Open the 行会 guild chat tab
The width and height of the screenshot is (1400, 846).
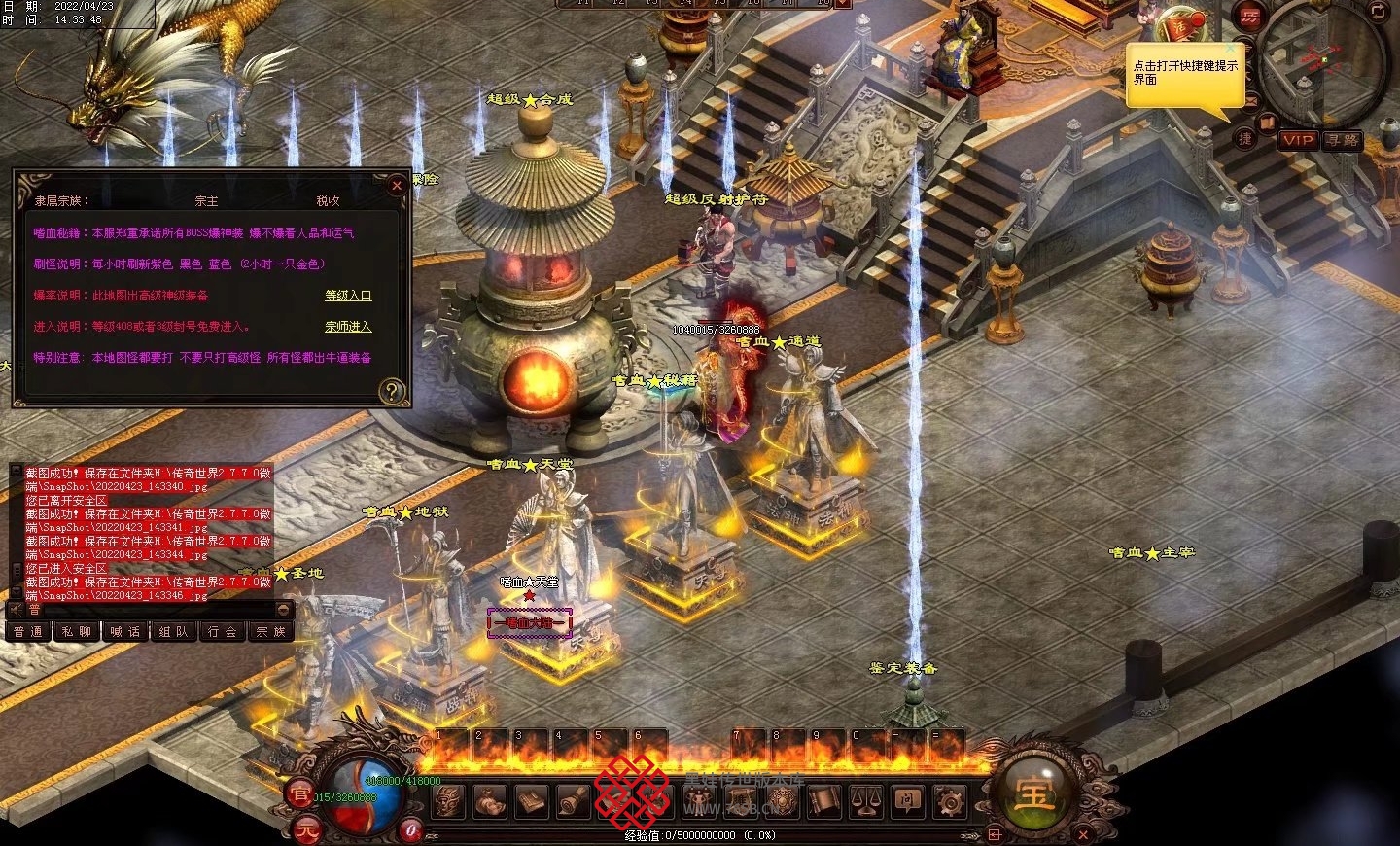(223, 631)
